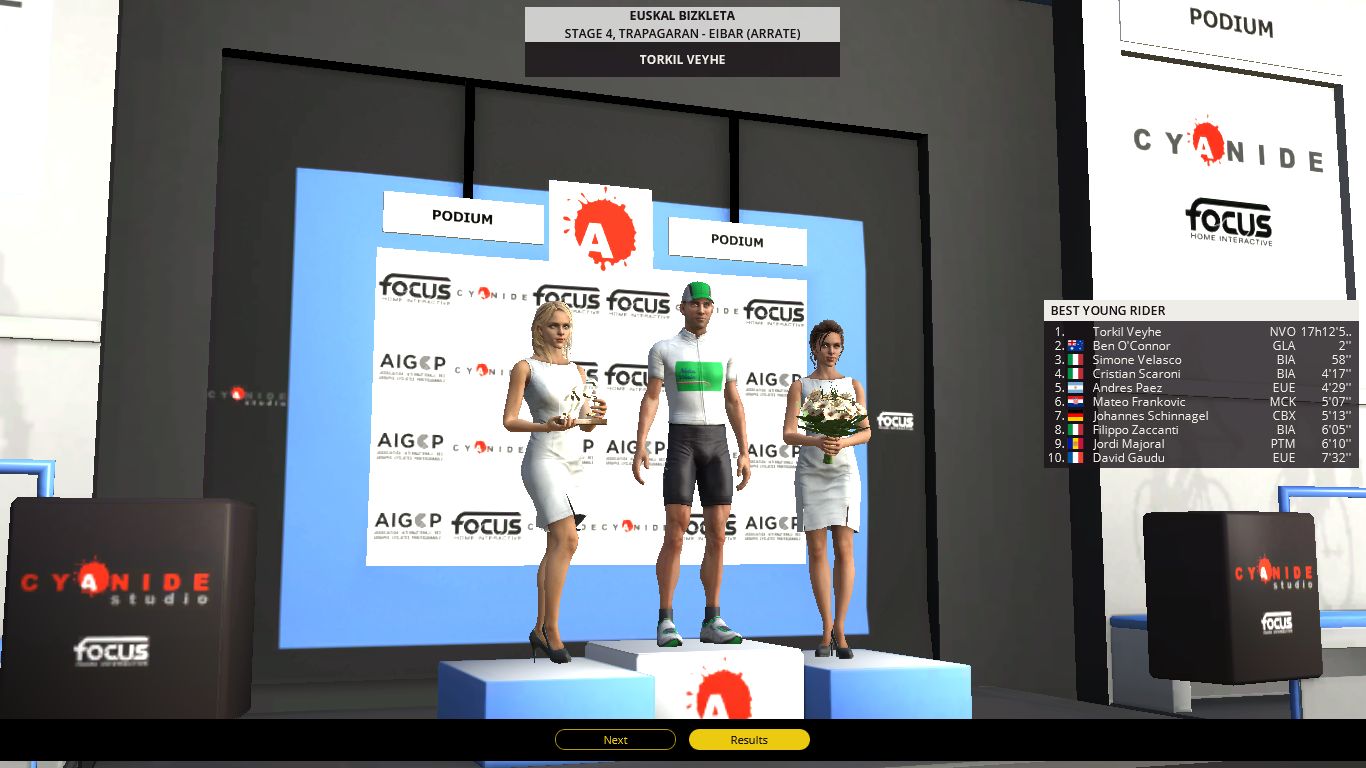The width and height of the screenshot is (1366, 768).
Task: Select Torkil Veyhe in the standings
Action: coord(1129,331)
